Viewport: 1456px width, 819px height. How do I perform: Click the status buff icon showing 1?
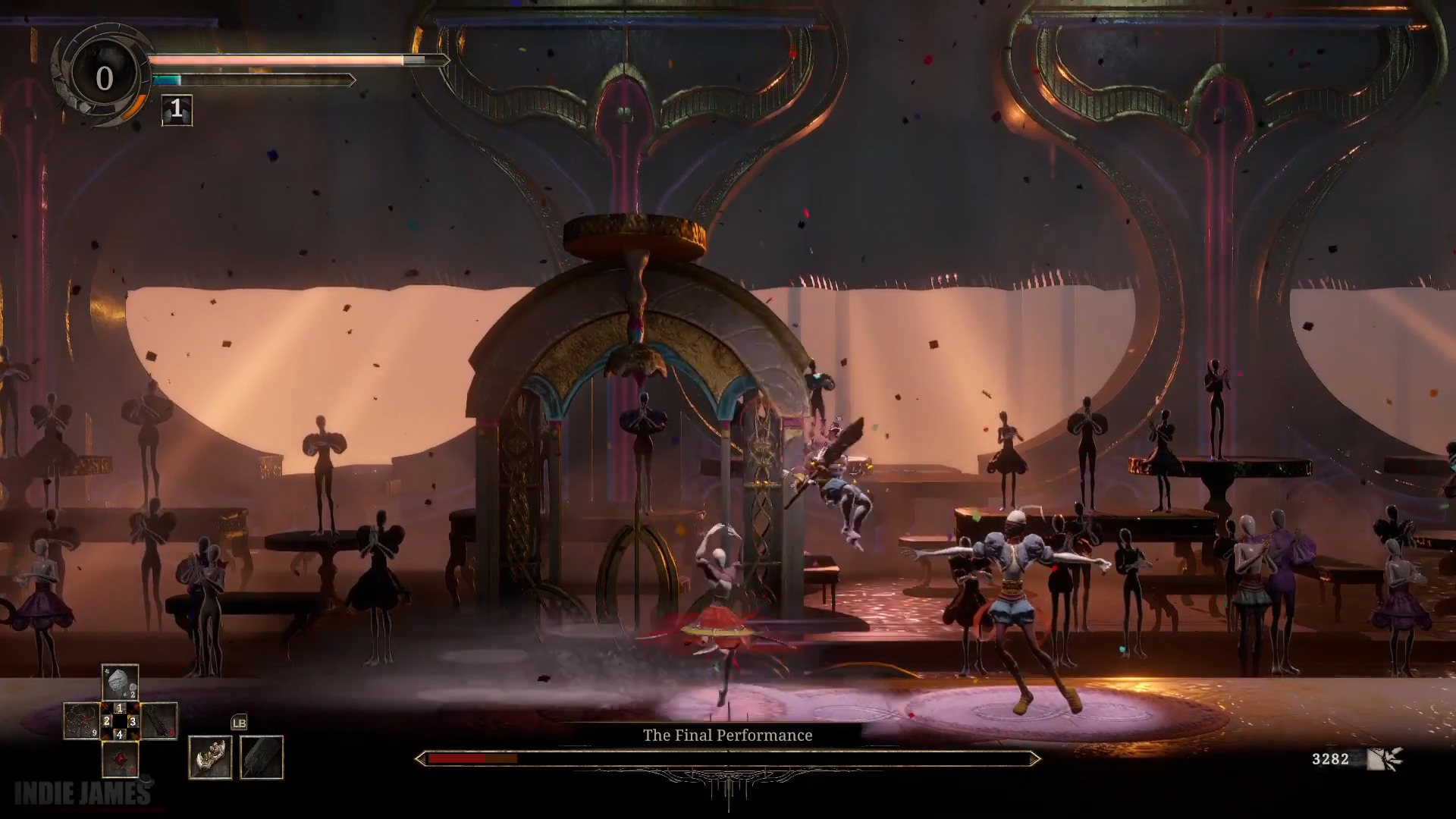pyautogui.click(x=177, y=110)
